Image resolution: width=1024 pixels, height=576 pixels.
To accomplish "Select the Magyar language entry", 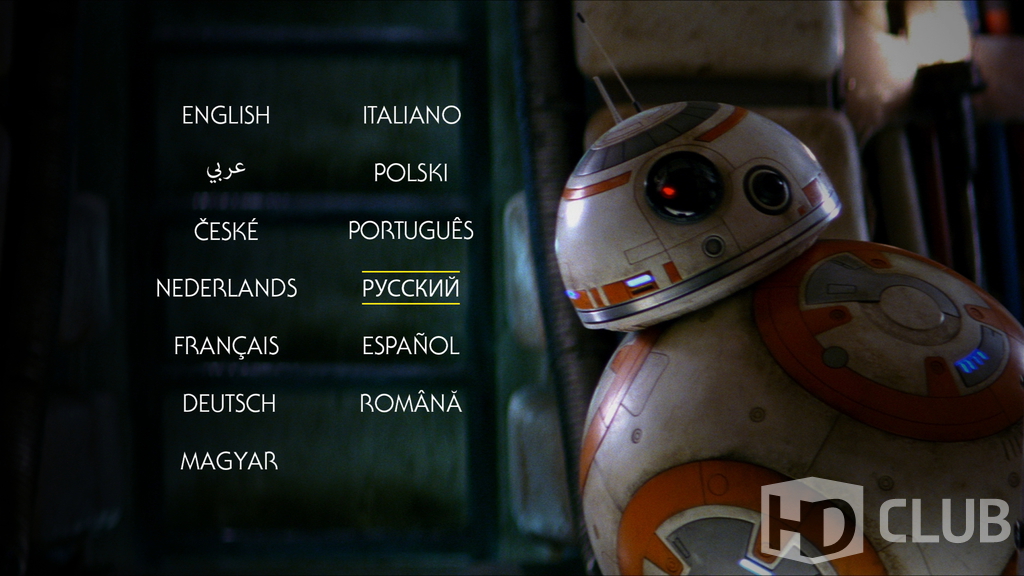I will (x=229, y=462).
